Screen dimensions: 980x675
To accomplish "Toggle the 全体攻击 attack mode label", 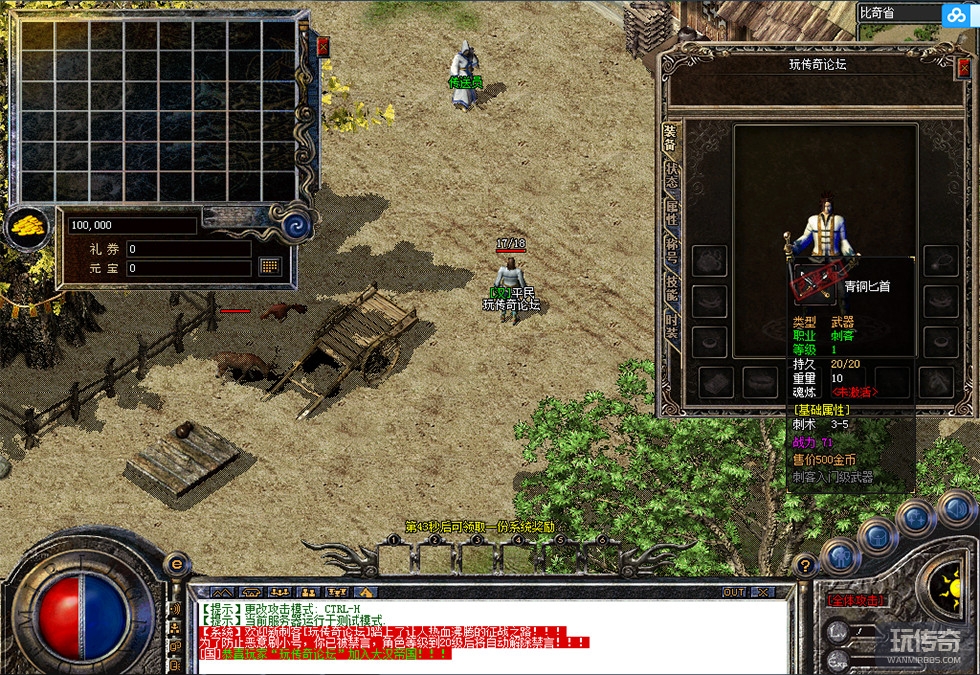I will click(856, 600).
